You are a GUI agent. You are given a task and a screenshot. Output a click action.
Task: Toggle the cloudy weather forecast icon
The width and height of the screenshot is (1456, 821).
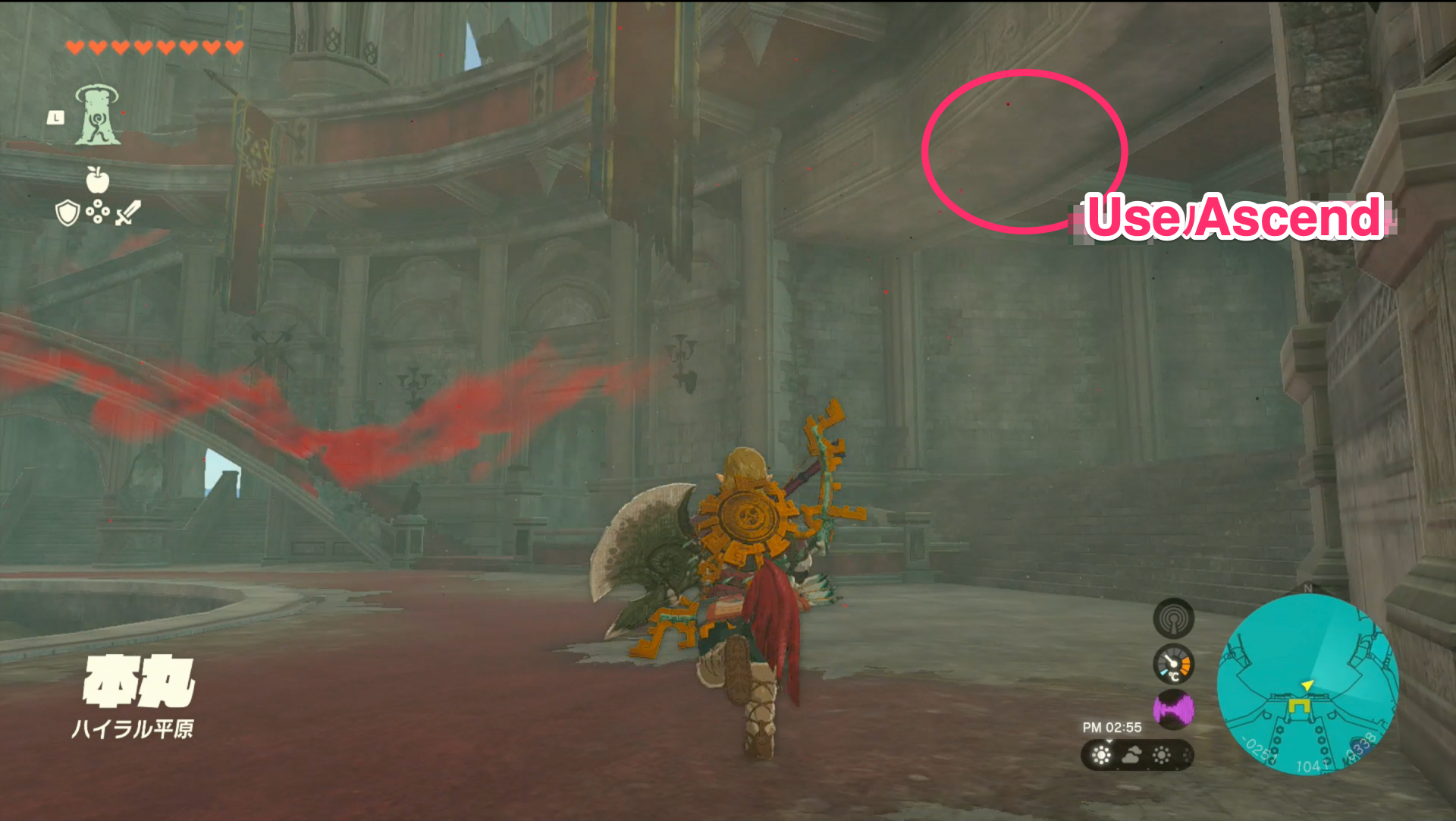[1131, 755]
